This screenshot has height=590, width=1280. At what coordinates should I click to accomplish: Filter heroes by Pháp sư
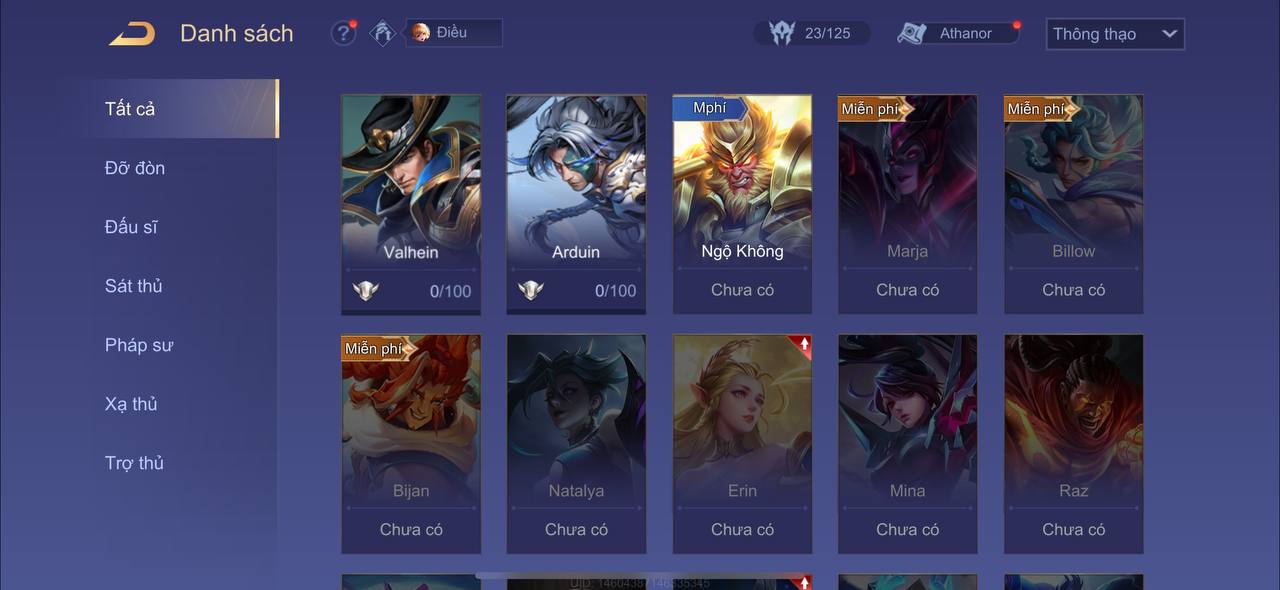[139, 345]
